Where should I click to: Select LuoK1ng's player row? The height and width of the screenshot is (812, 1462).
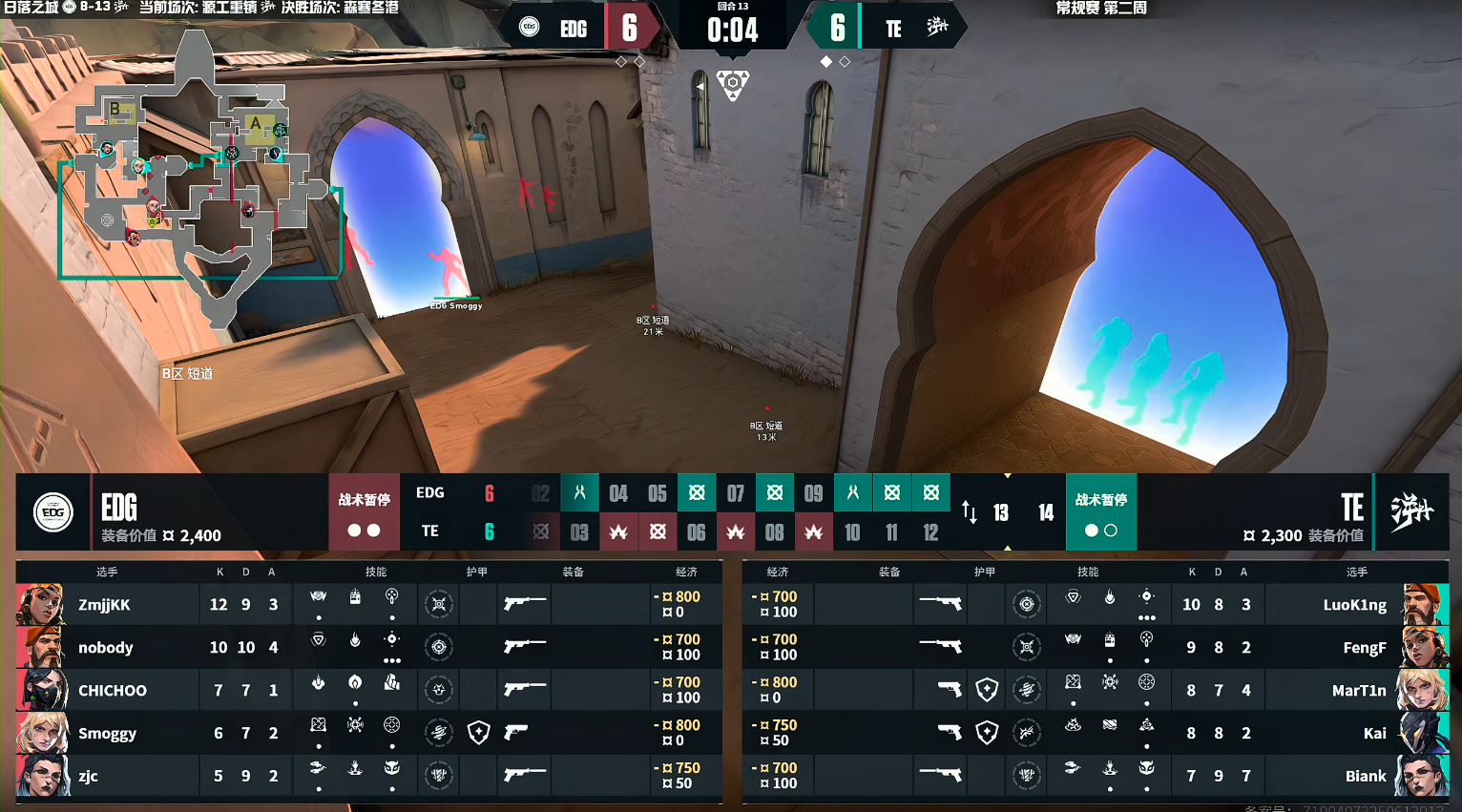point(1354,604)
